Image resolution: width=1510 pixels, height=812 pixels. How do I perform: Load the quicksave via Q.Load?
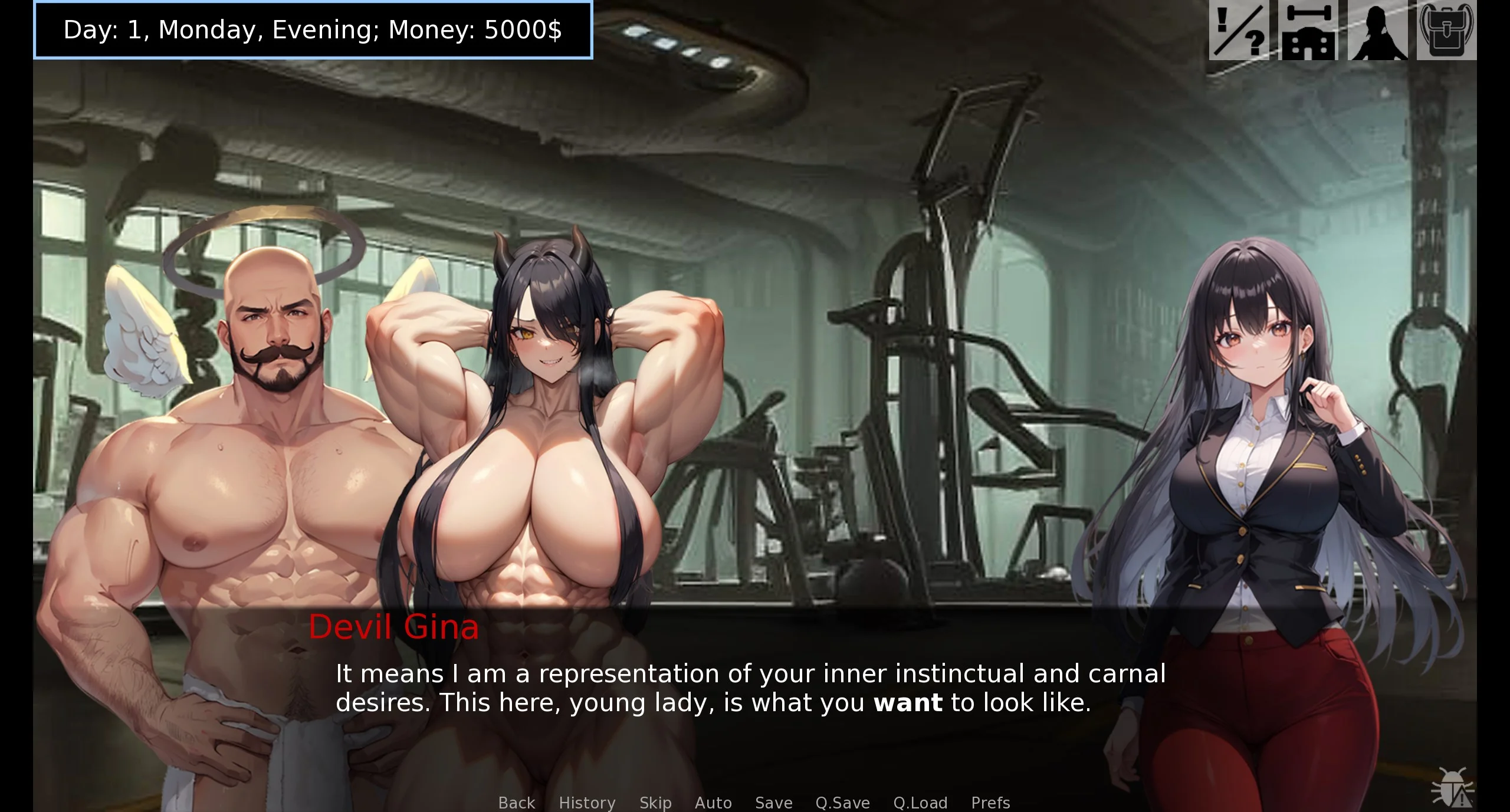[x=919, y=803]
